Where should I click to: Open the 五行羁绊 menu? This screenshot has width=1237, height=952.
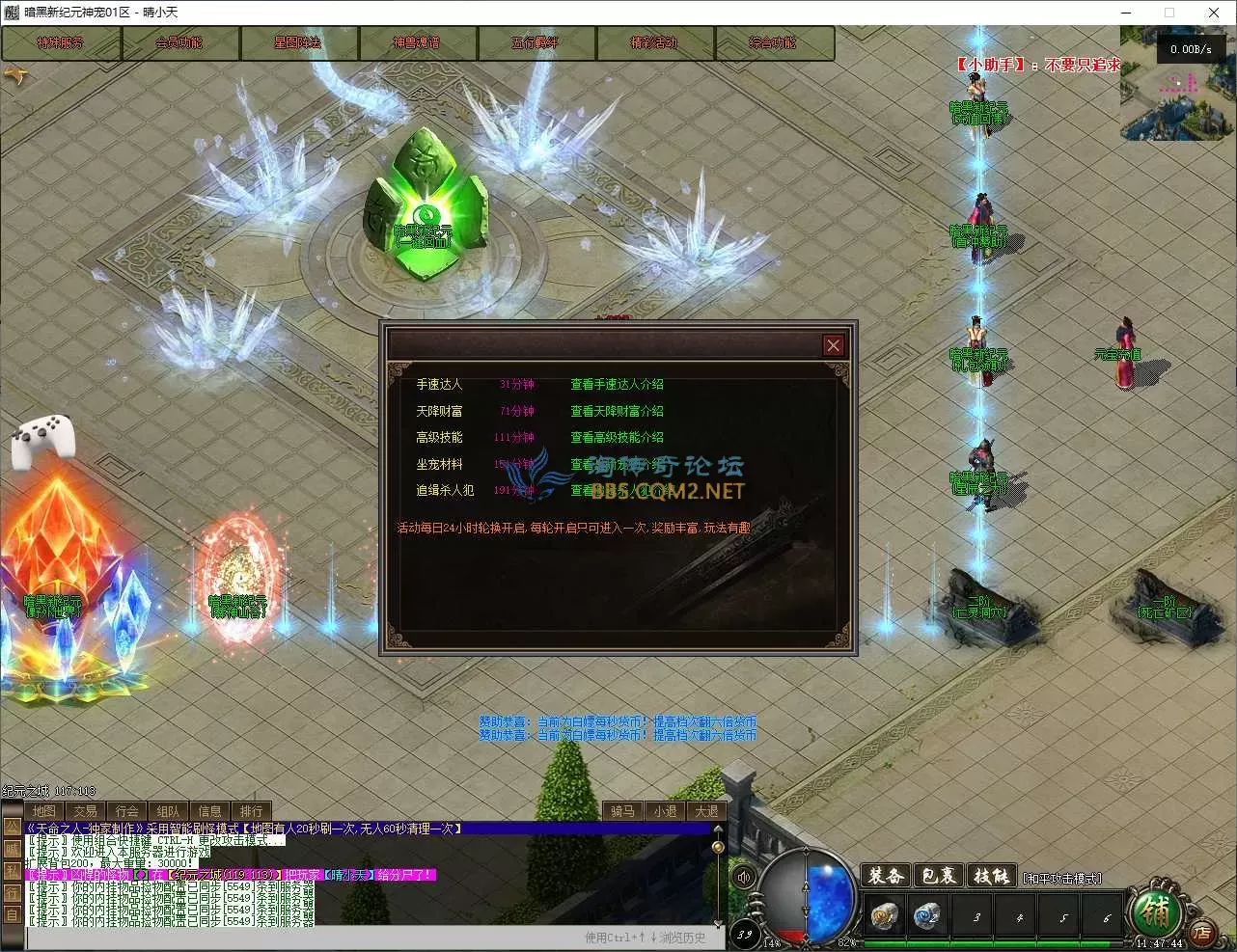pos(536,43)
